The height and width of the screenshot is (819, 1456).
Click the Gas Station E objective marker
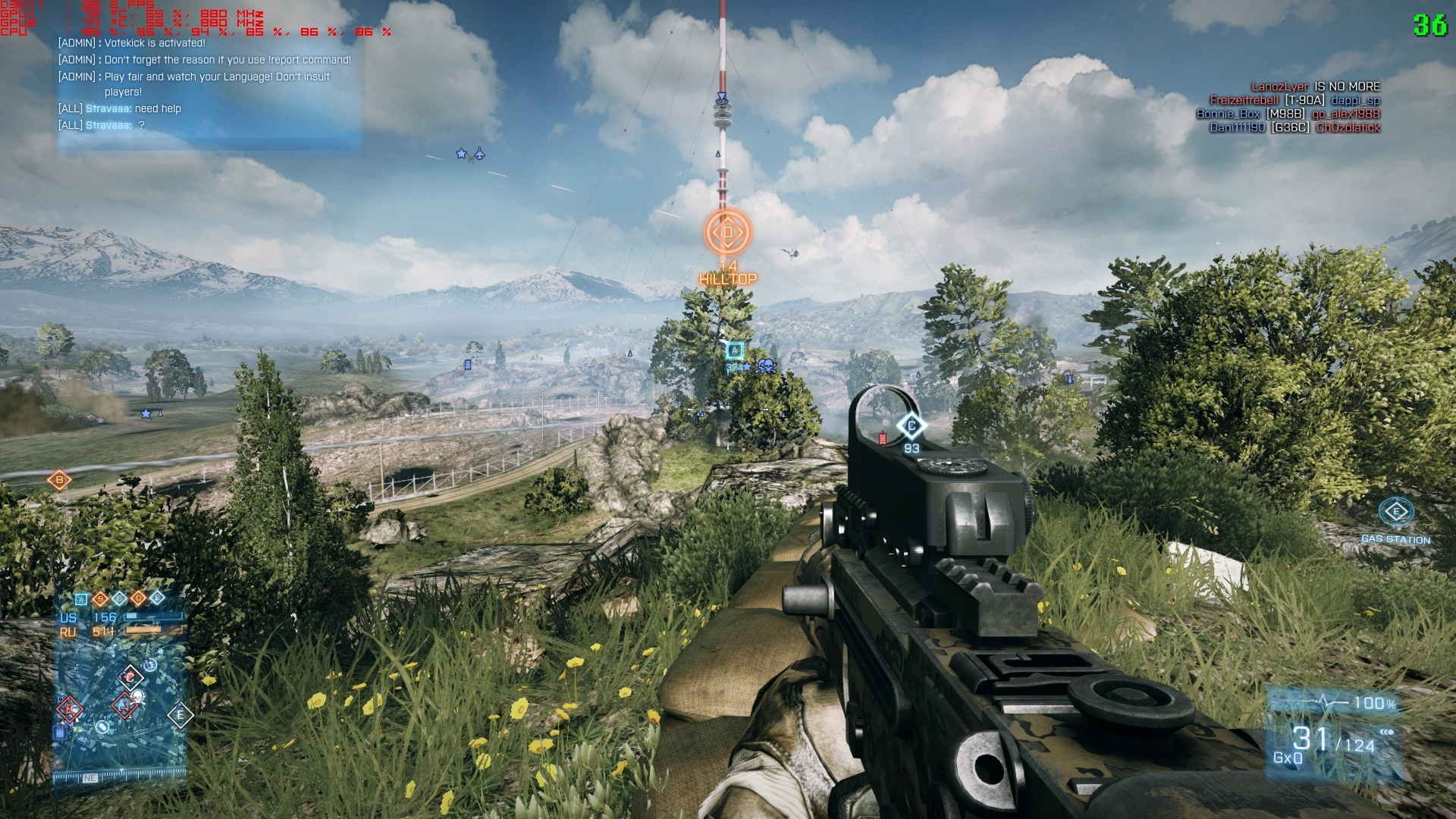(1395, 512)
